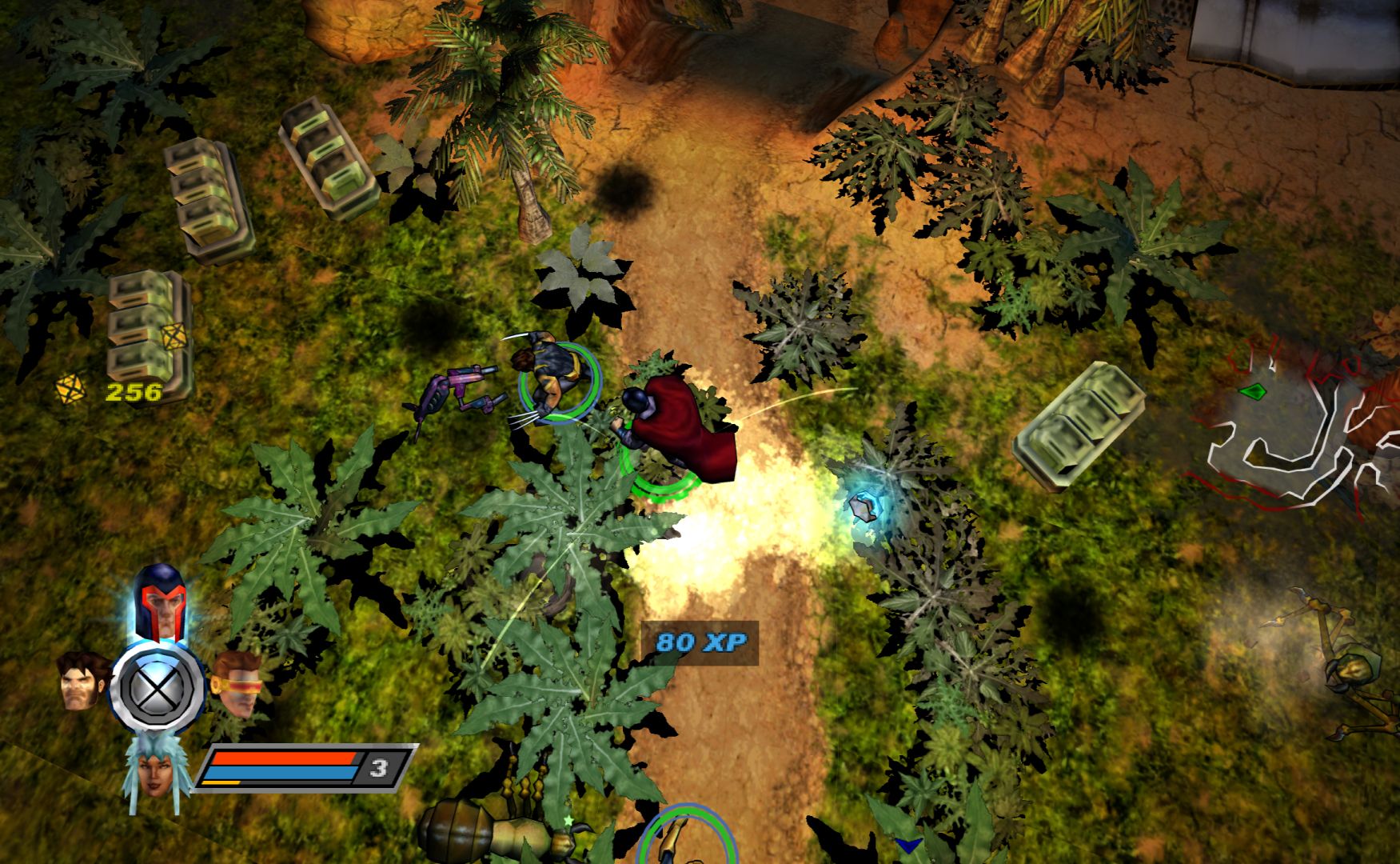Click the X-Men emblem in the team wheel

tap(158, 687)
